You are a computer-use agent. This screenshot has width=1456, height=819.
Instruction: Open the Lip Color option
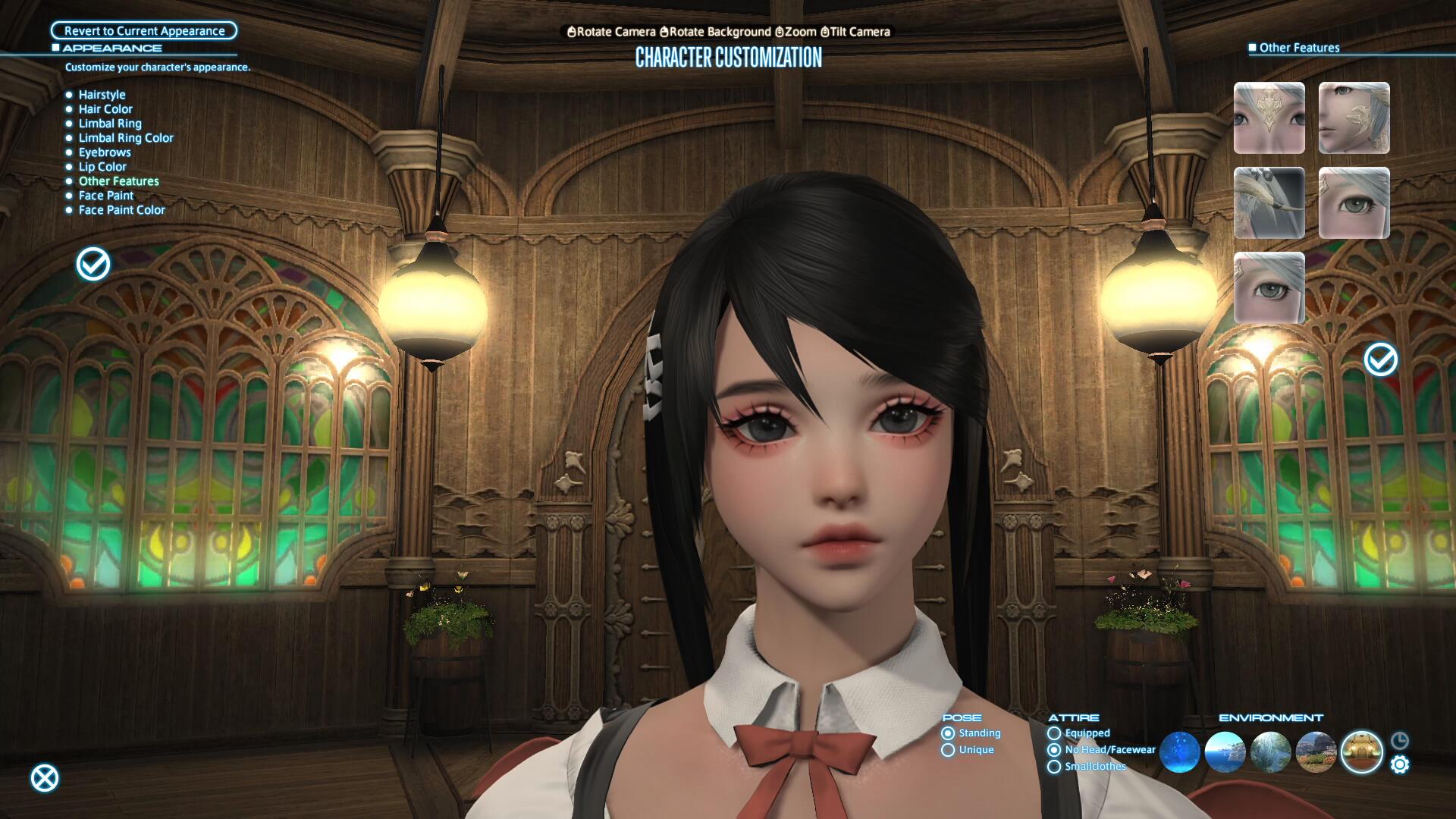pos(102,167)
